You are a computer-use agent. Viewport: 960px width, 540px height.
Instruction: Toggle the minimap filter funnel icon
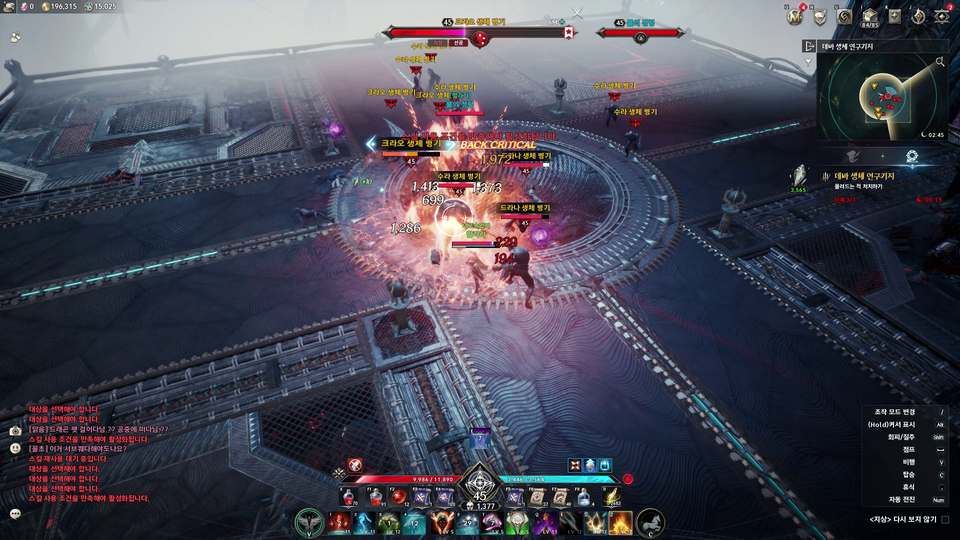point(809,62)
